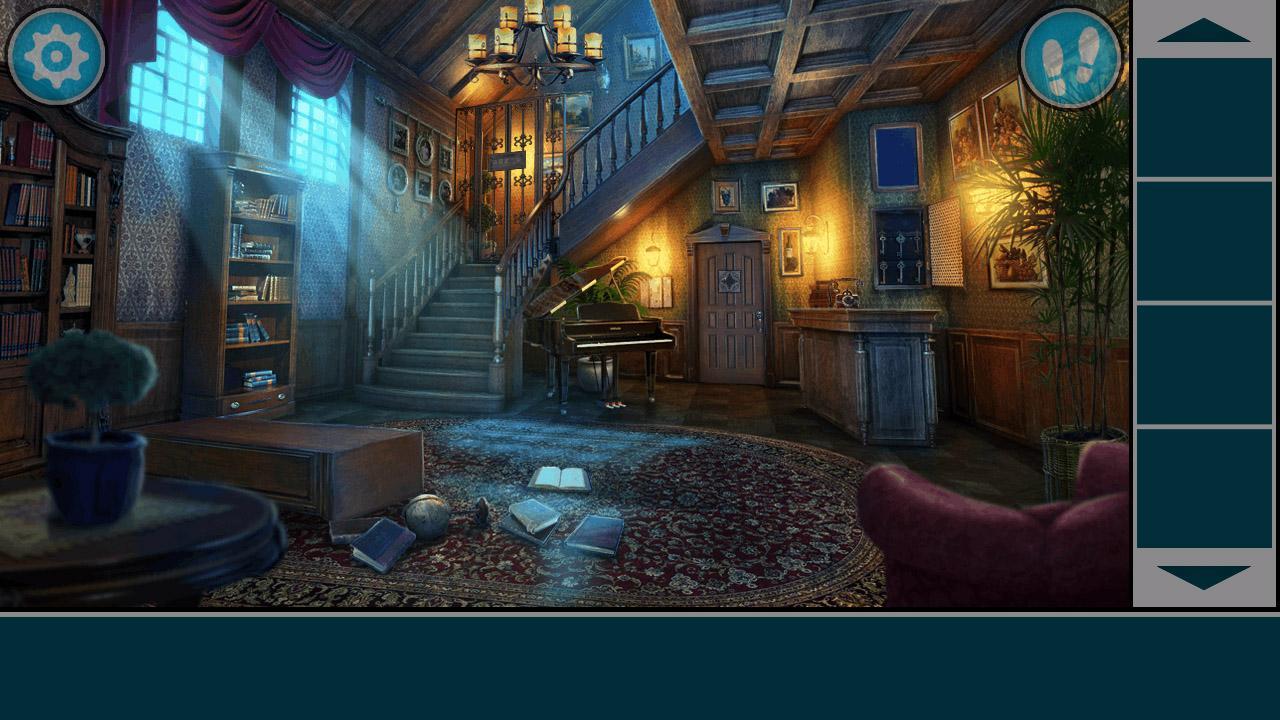Open the settings gear menu
This screenshot has height=720, width=1280.
coord(57,57)
